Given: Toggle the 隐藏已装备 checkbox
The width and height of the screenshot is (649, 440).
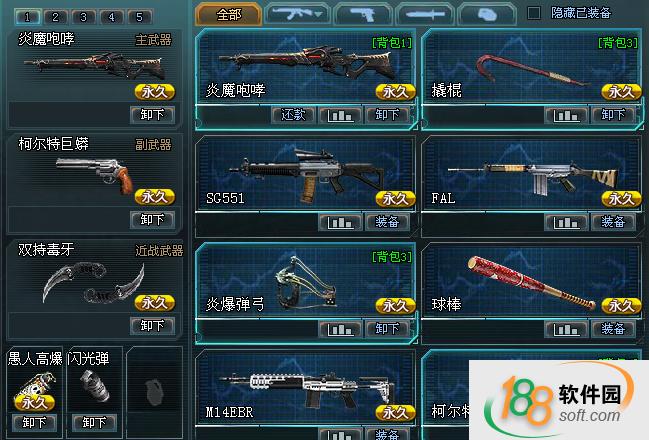Looking at the screenshot, I should pos(534,13).
